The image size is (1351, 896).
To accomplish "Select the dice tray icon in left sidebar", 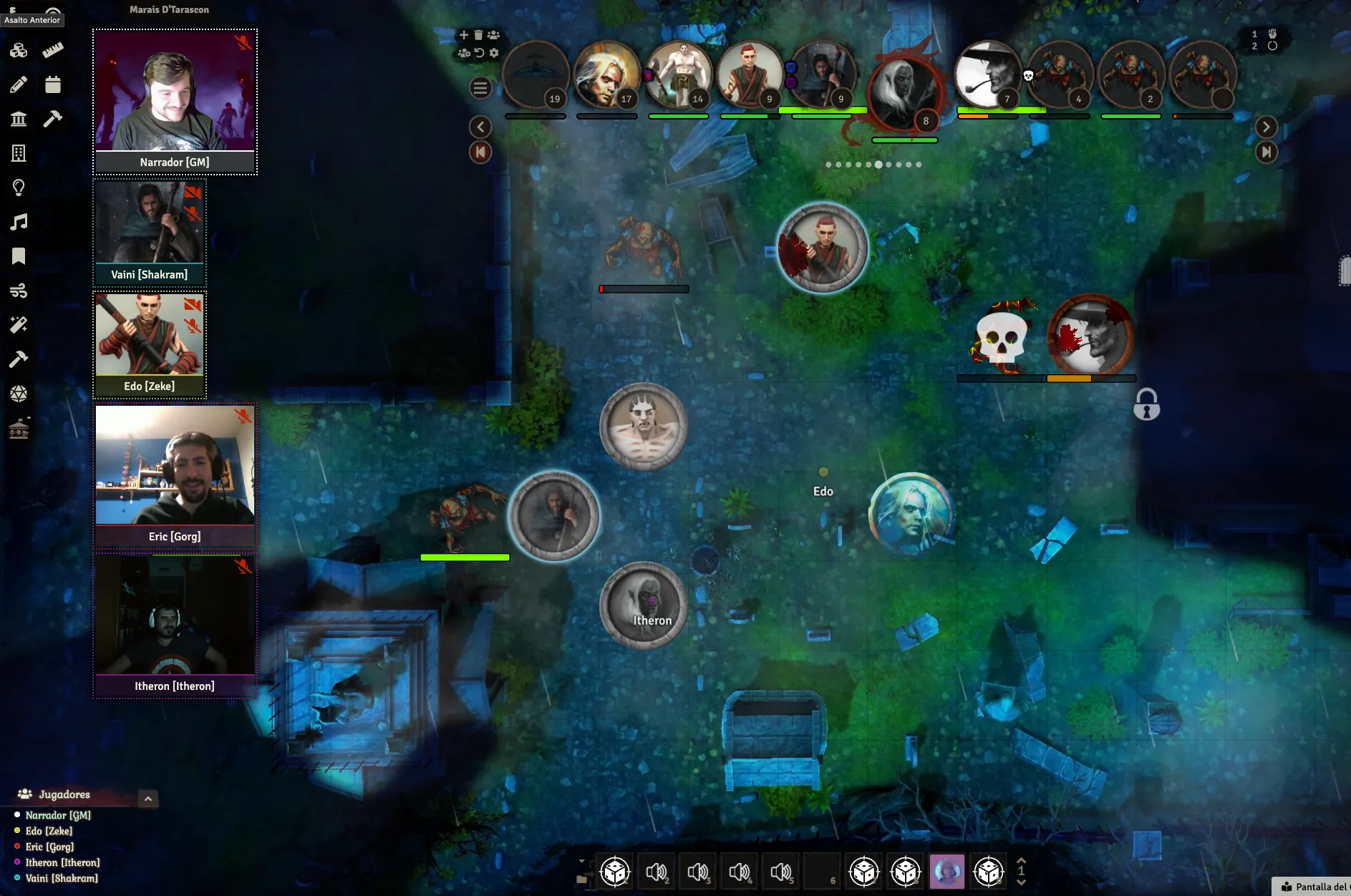I will pos(19,50).
